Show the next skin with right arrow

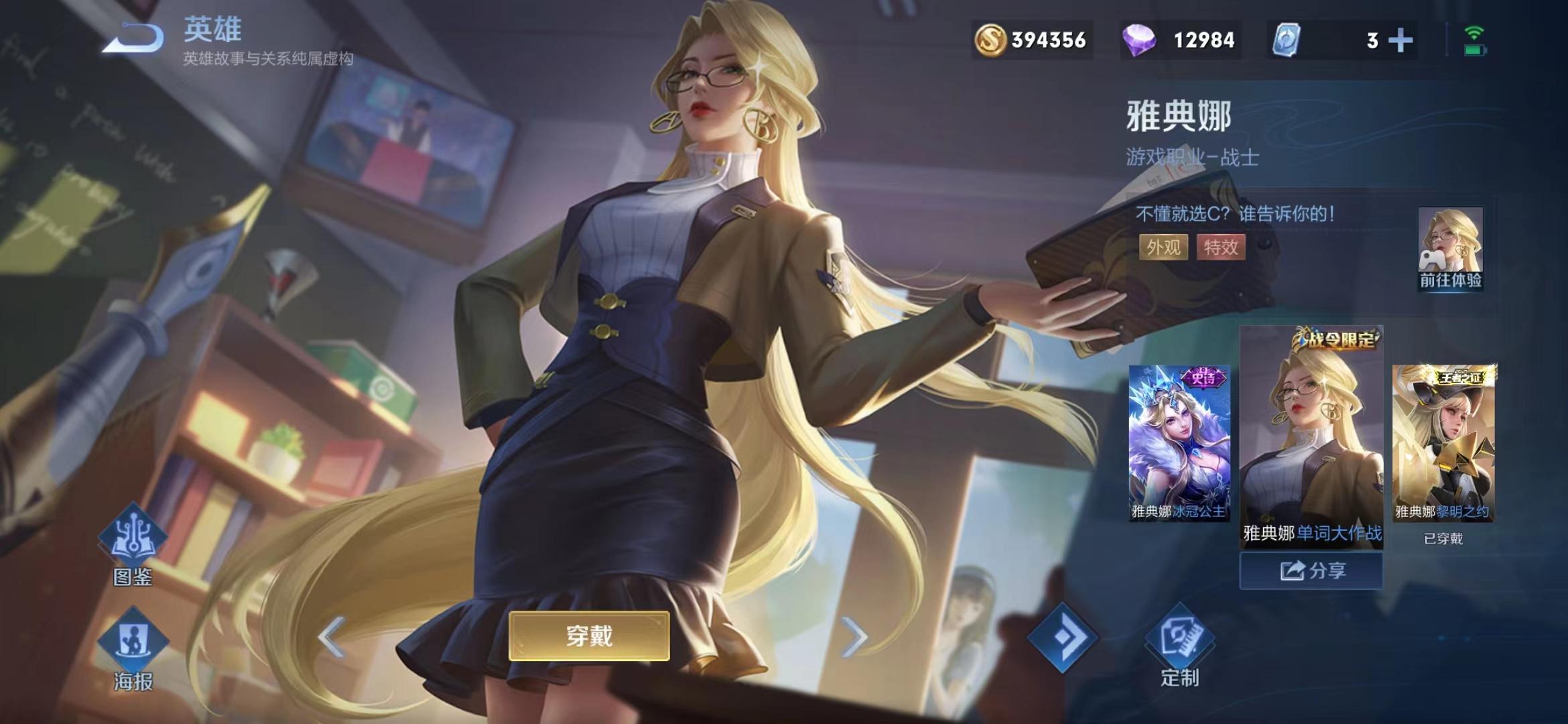point(854,636)
